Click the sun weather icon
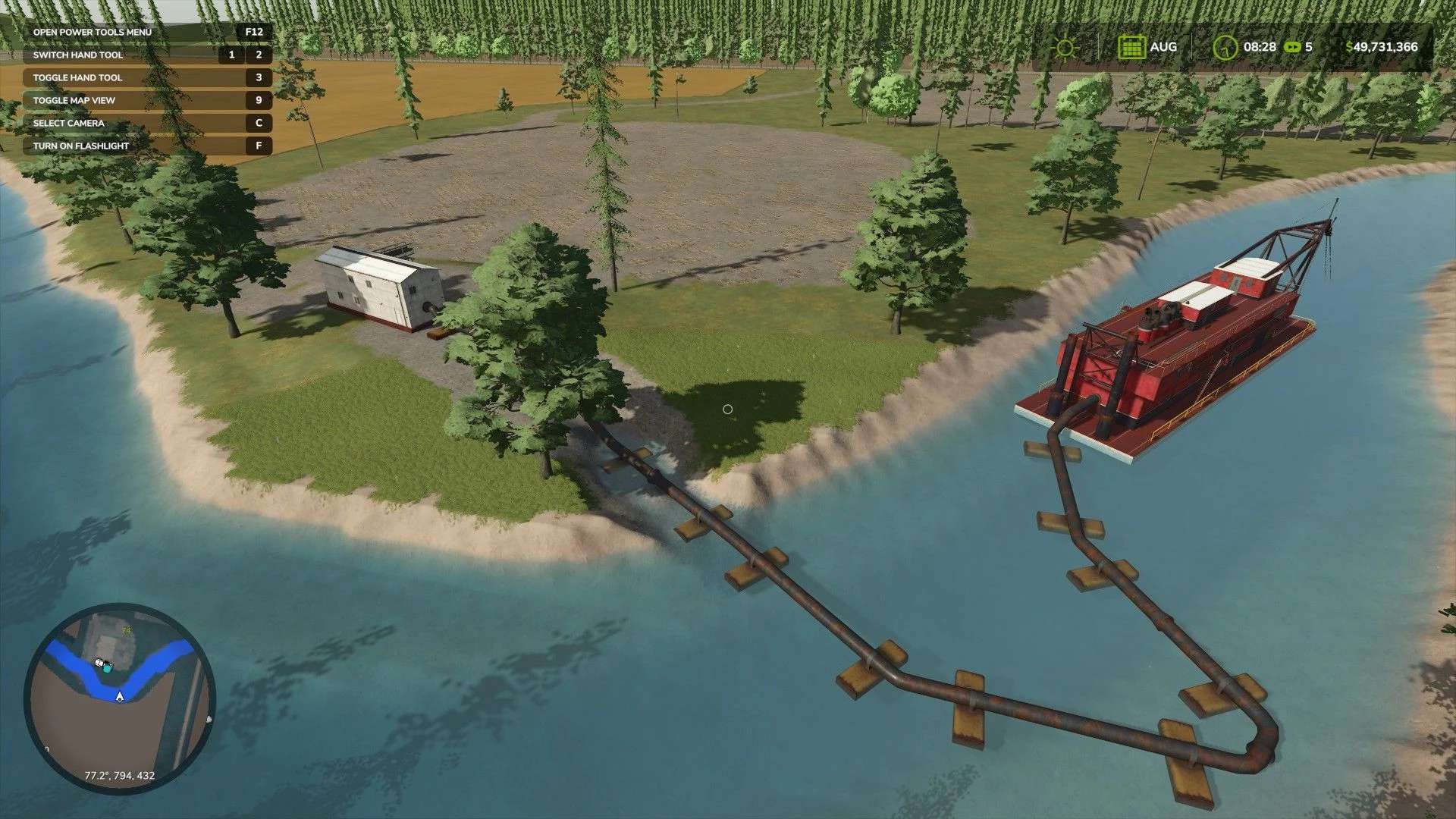 click(1065, 47)
